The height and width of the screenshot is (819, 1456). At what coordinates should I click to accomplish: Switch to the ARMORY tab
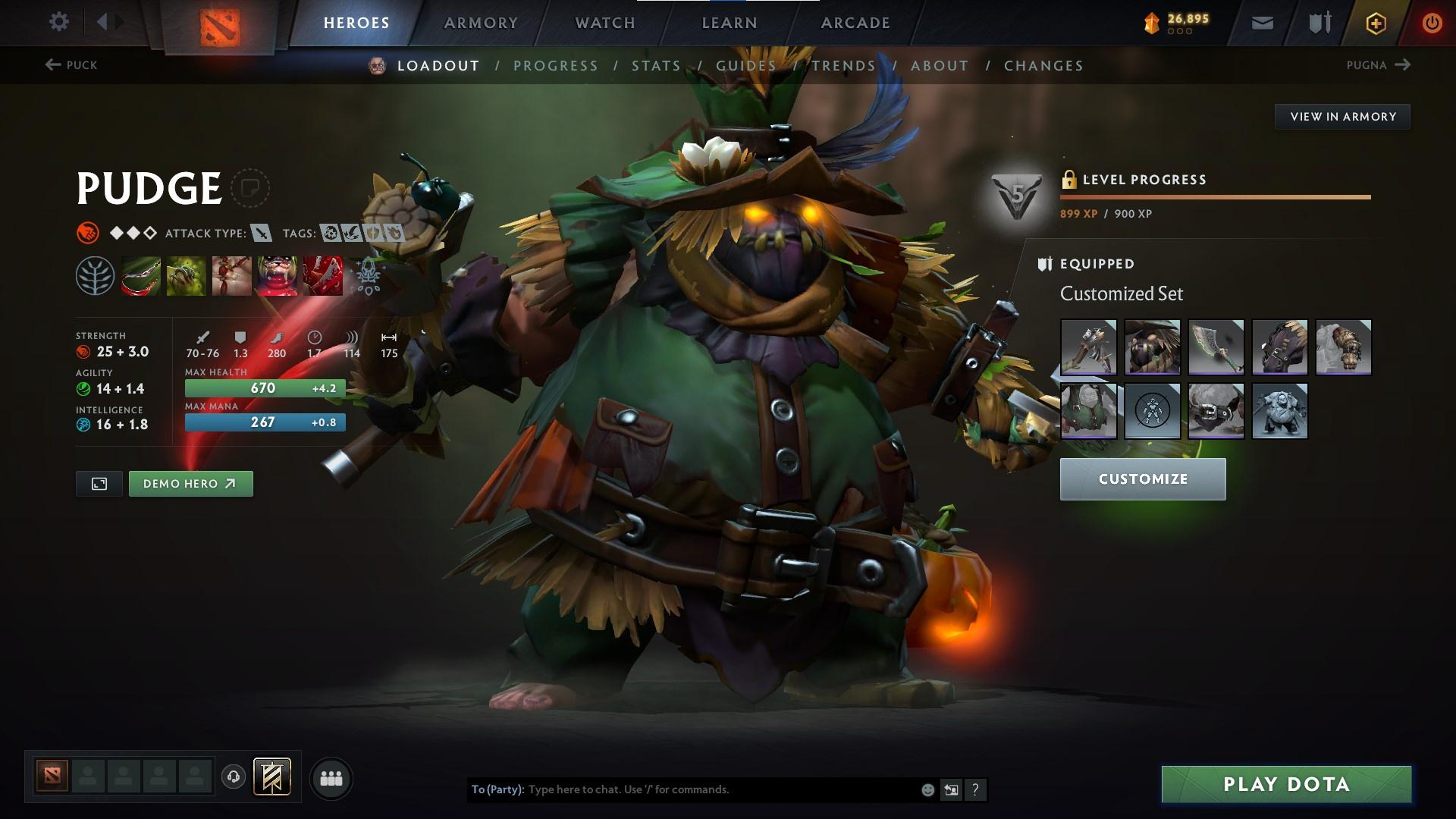[481, 22]
